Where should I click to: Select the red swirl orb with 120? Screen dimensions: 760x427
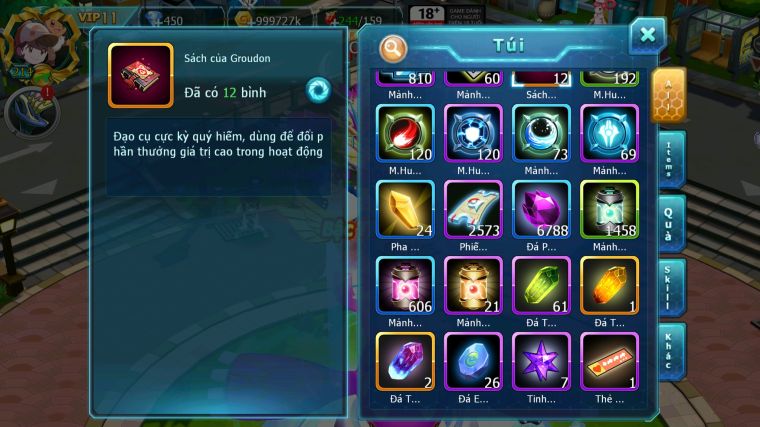click(x=405, y=134)
